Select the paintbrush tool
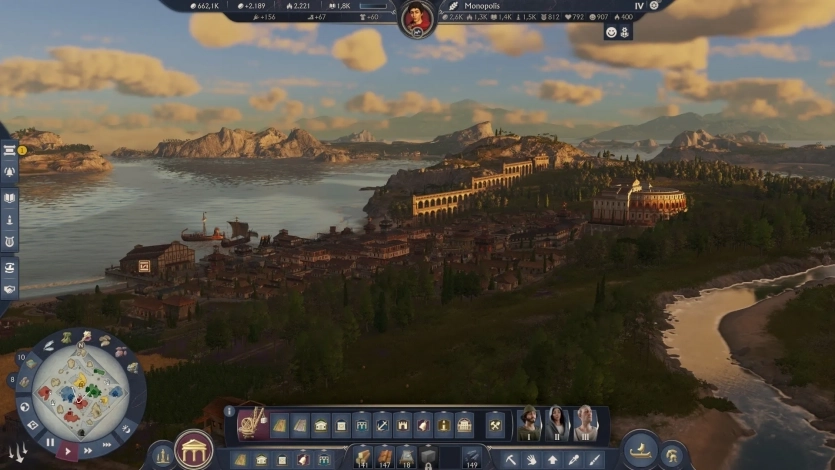The height and width of the screenshot is (470, 835). tap(595, 460)
